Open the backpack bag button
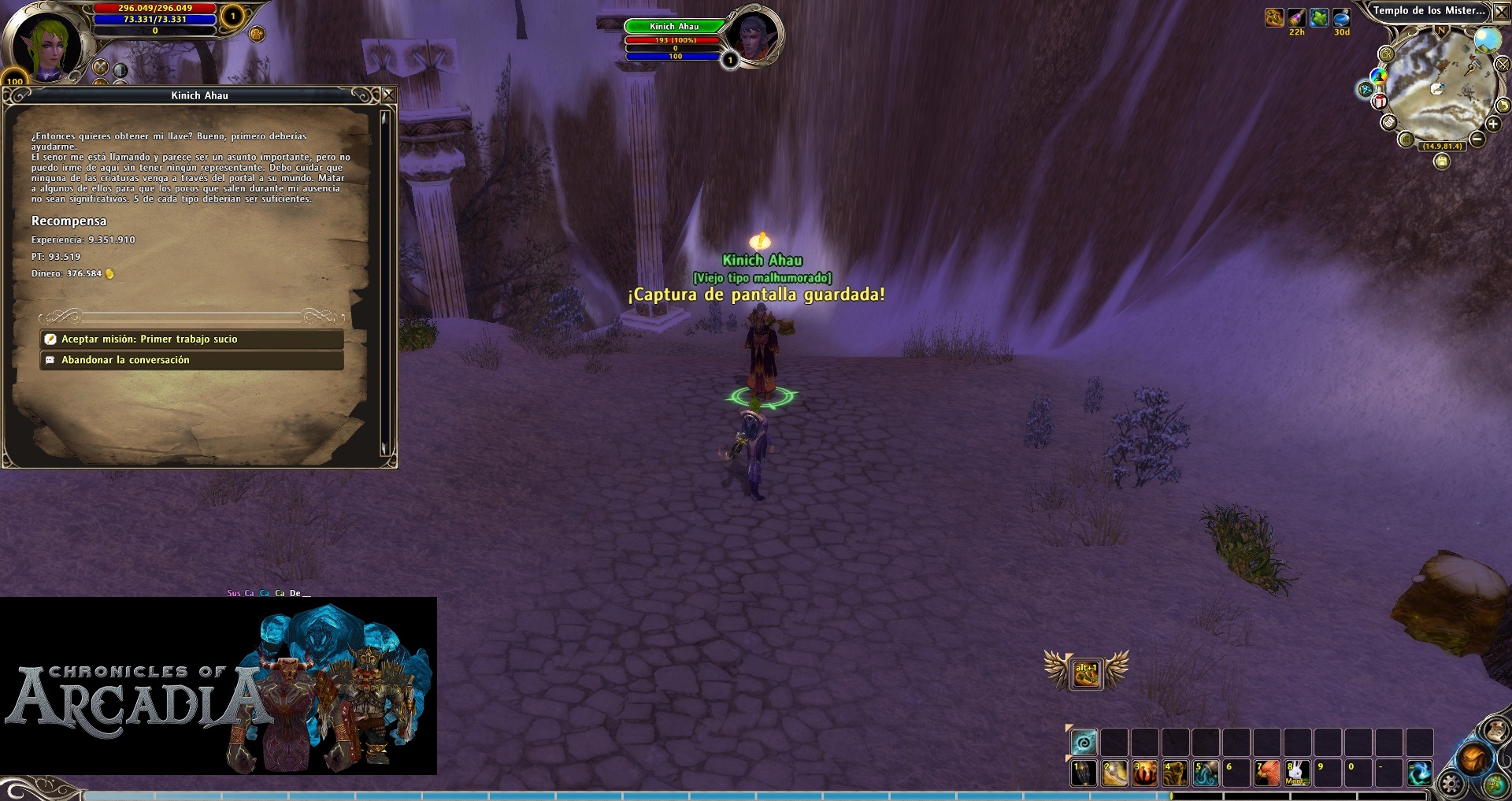This screenshot has width=1512, height=801. pos(1473,759)
